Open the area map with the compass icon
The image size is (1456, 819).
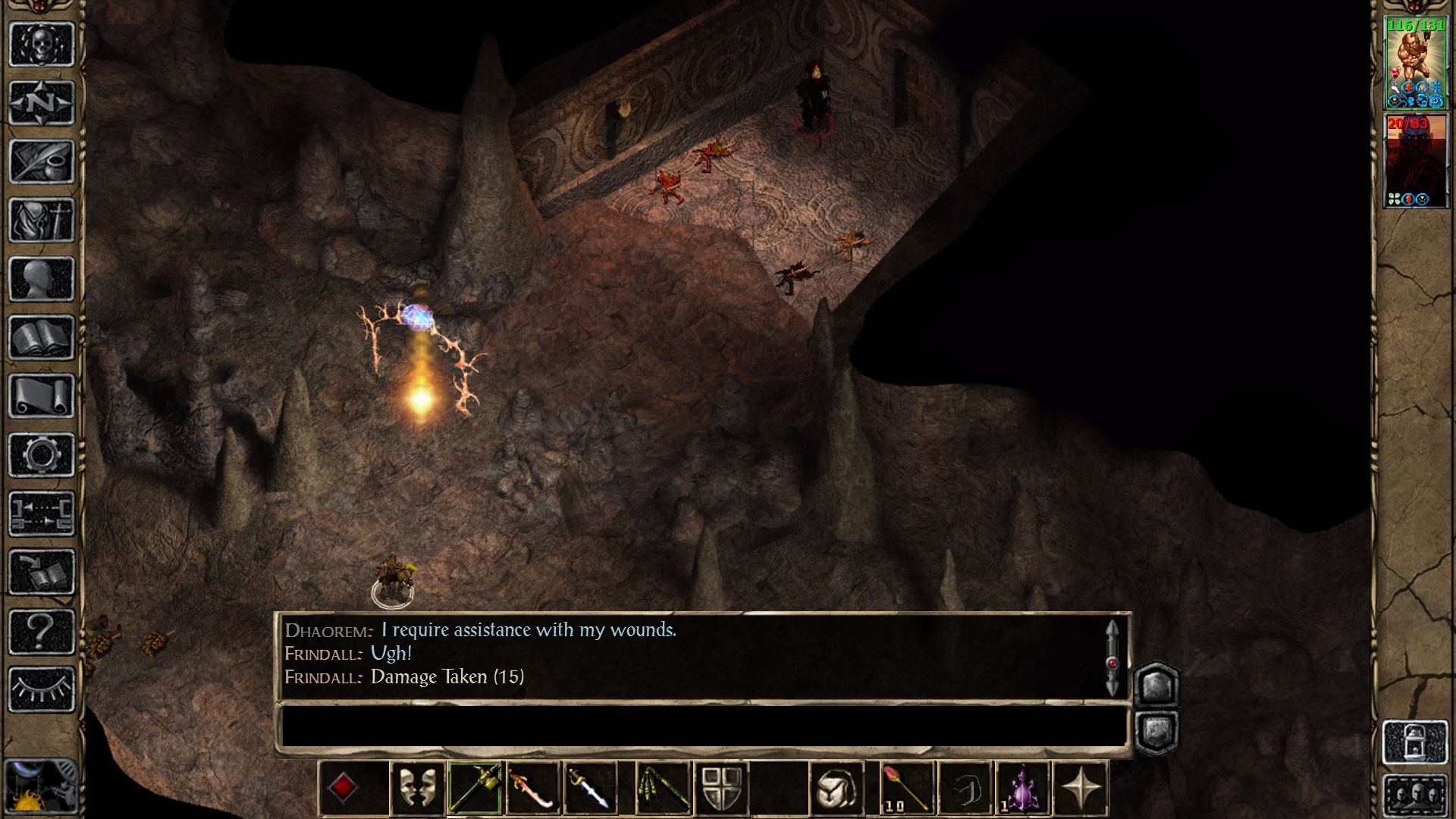(x=42, y=102)
